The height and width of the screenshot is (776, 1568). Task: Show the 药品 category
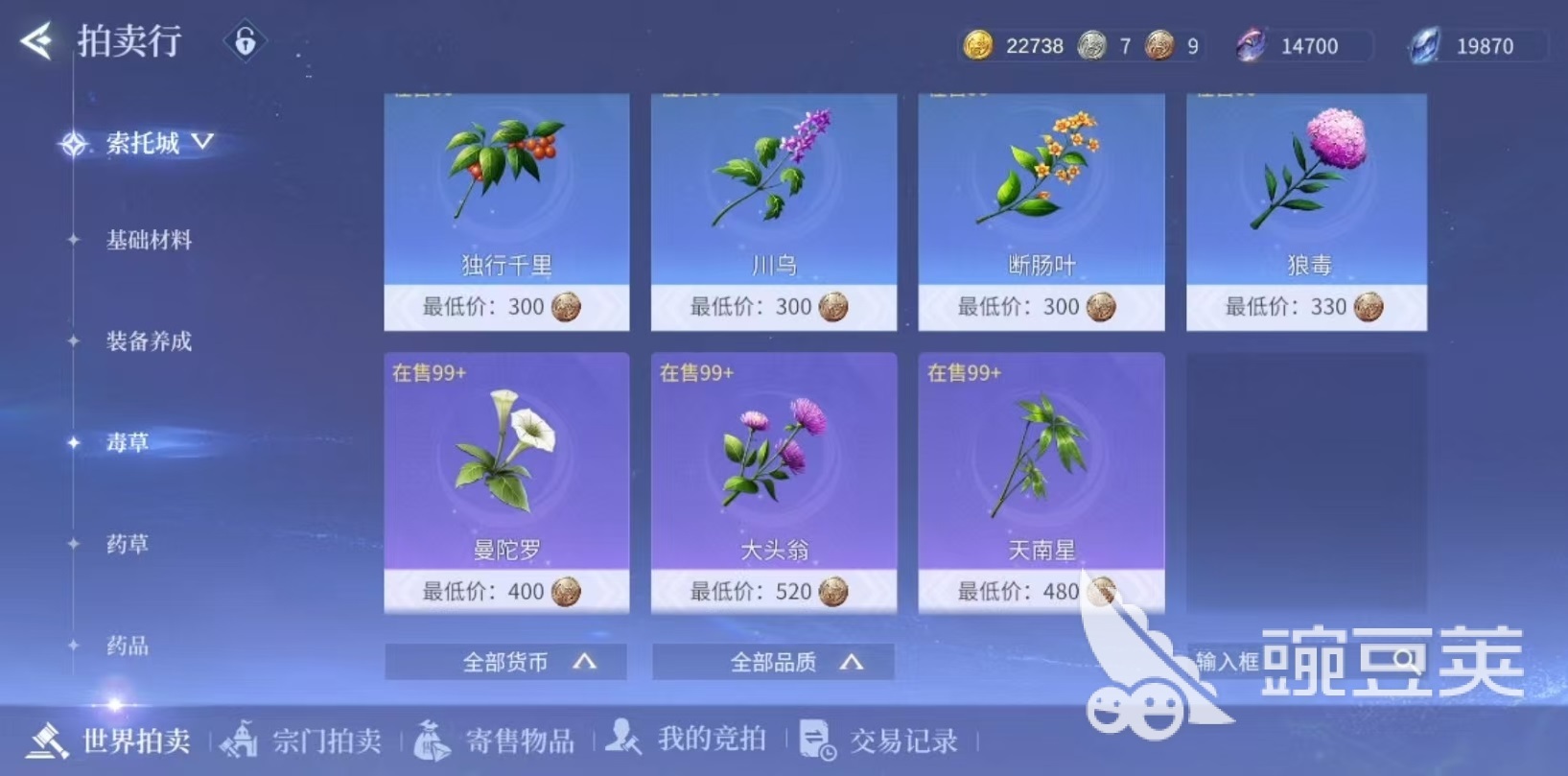click(128, 646)
